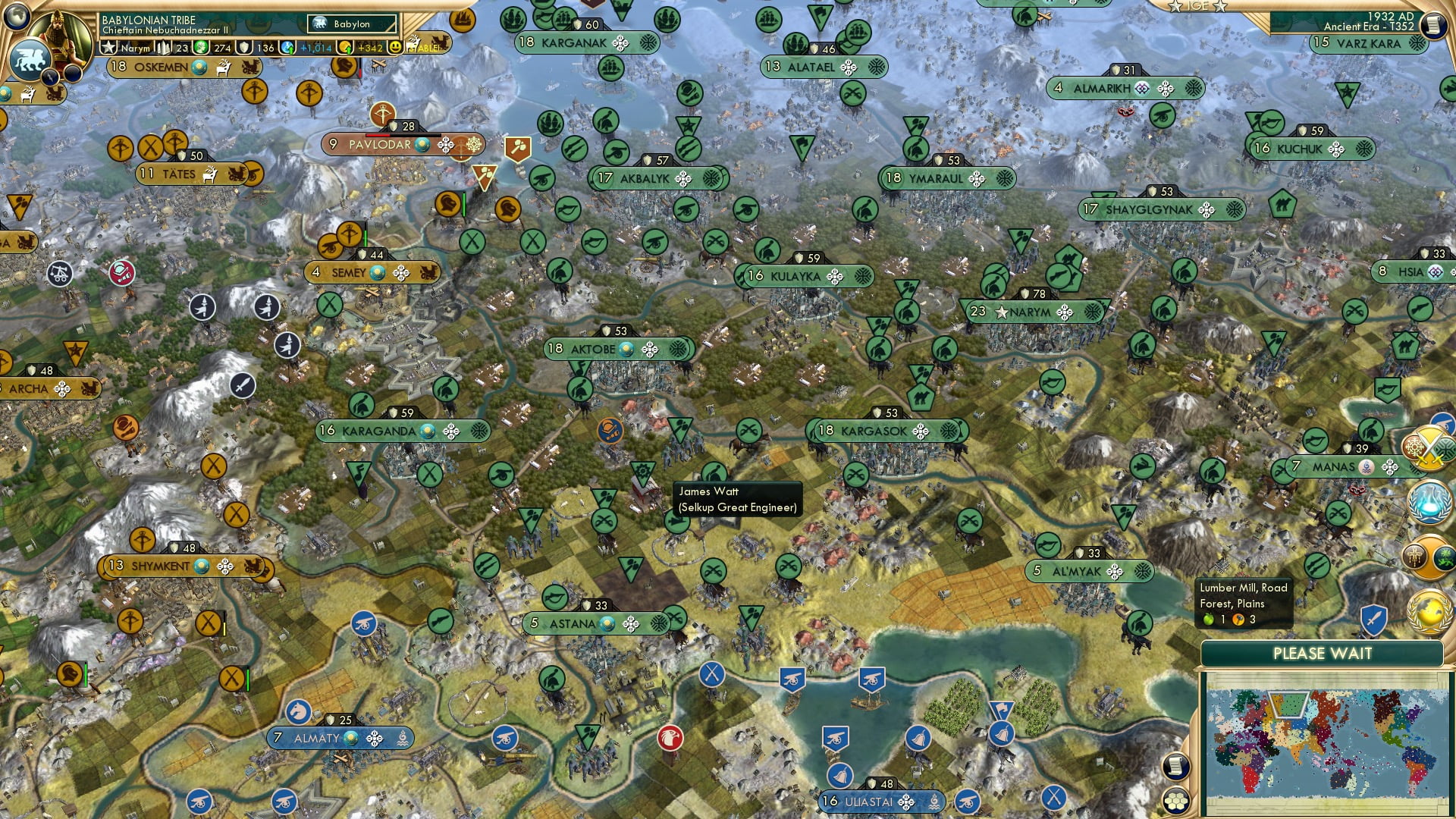Screen dimensions: 1456x819
Task: Click the happiness smiley in the resource bar
Action: (x=397, y=48)
